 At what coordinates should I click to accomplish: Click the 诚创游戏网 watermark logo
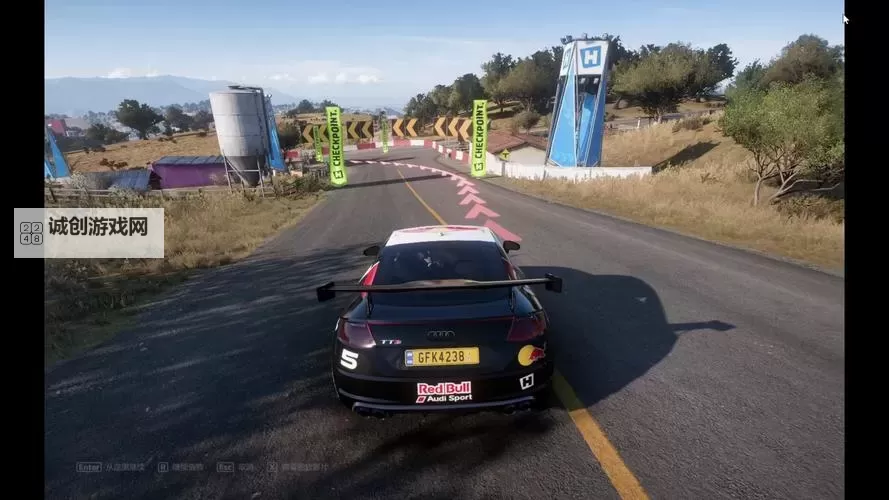[88, 232]
